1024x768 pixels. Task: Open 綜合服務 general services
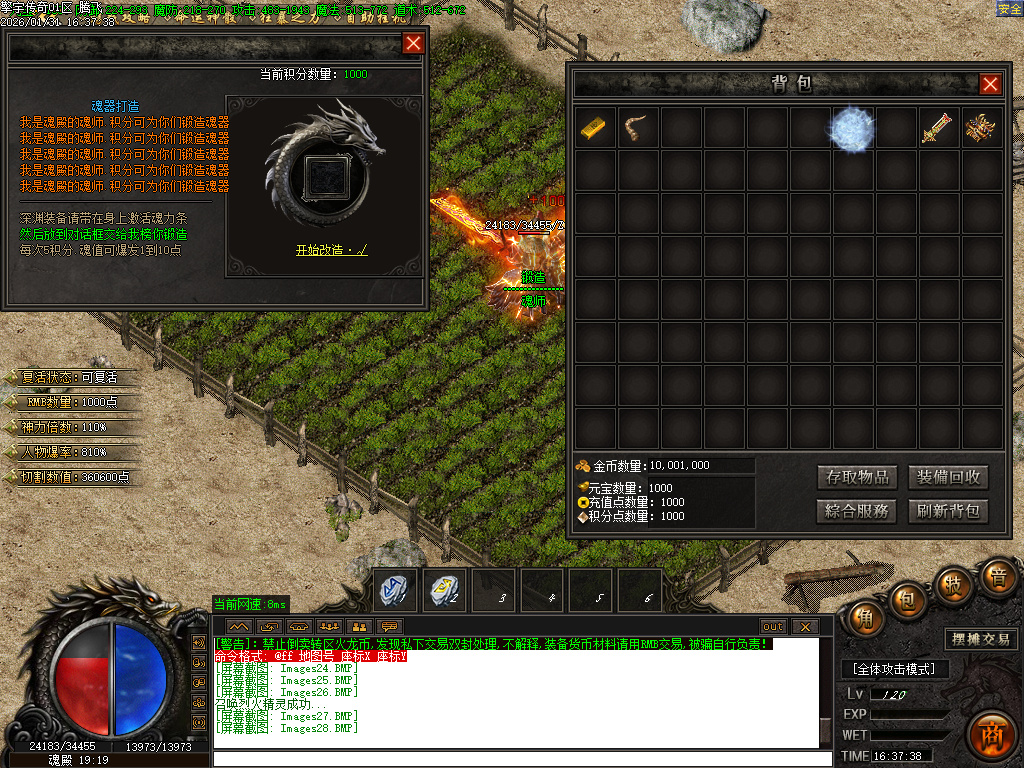pyautogui.click(x=856, y=511)
